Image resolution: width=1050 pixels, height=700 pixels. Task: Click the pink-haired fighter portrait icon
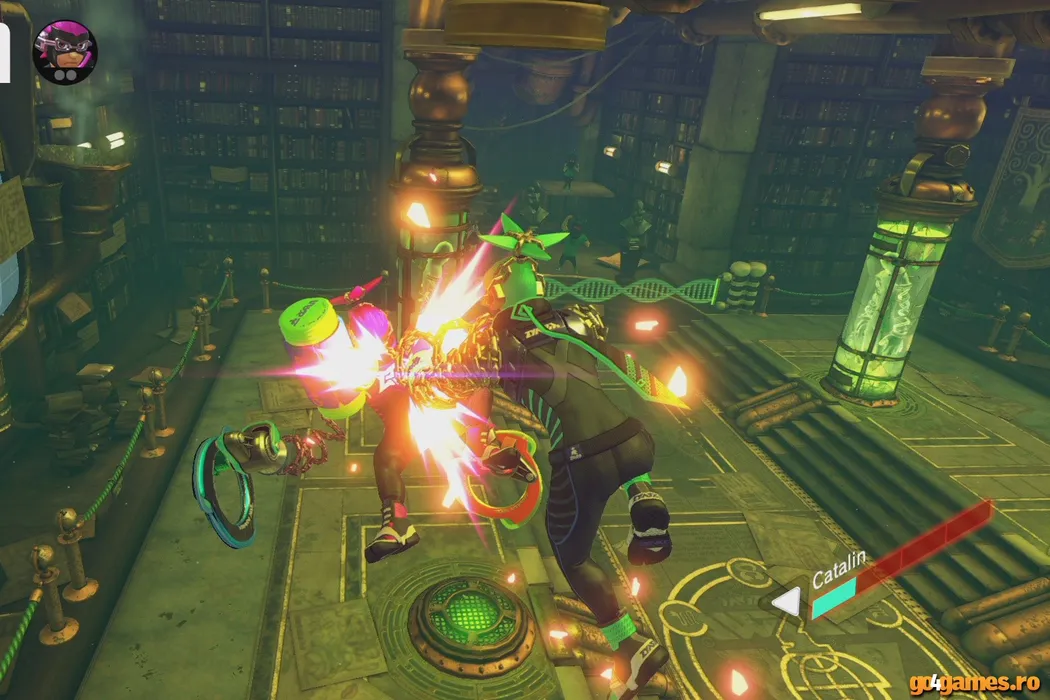(64, 52)
